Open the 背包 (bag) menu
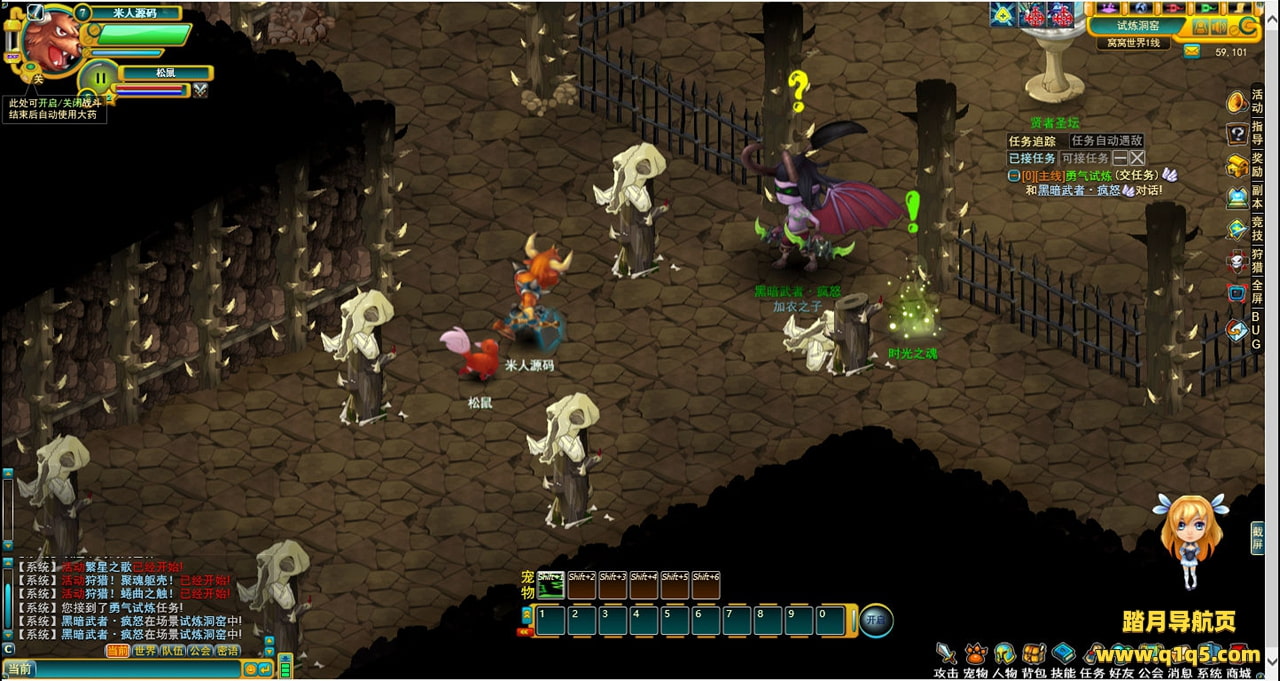Viewport: 1280px width, 681px height. [1034, 655]
